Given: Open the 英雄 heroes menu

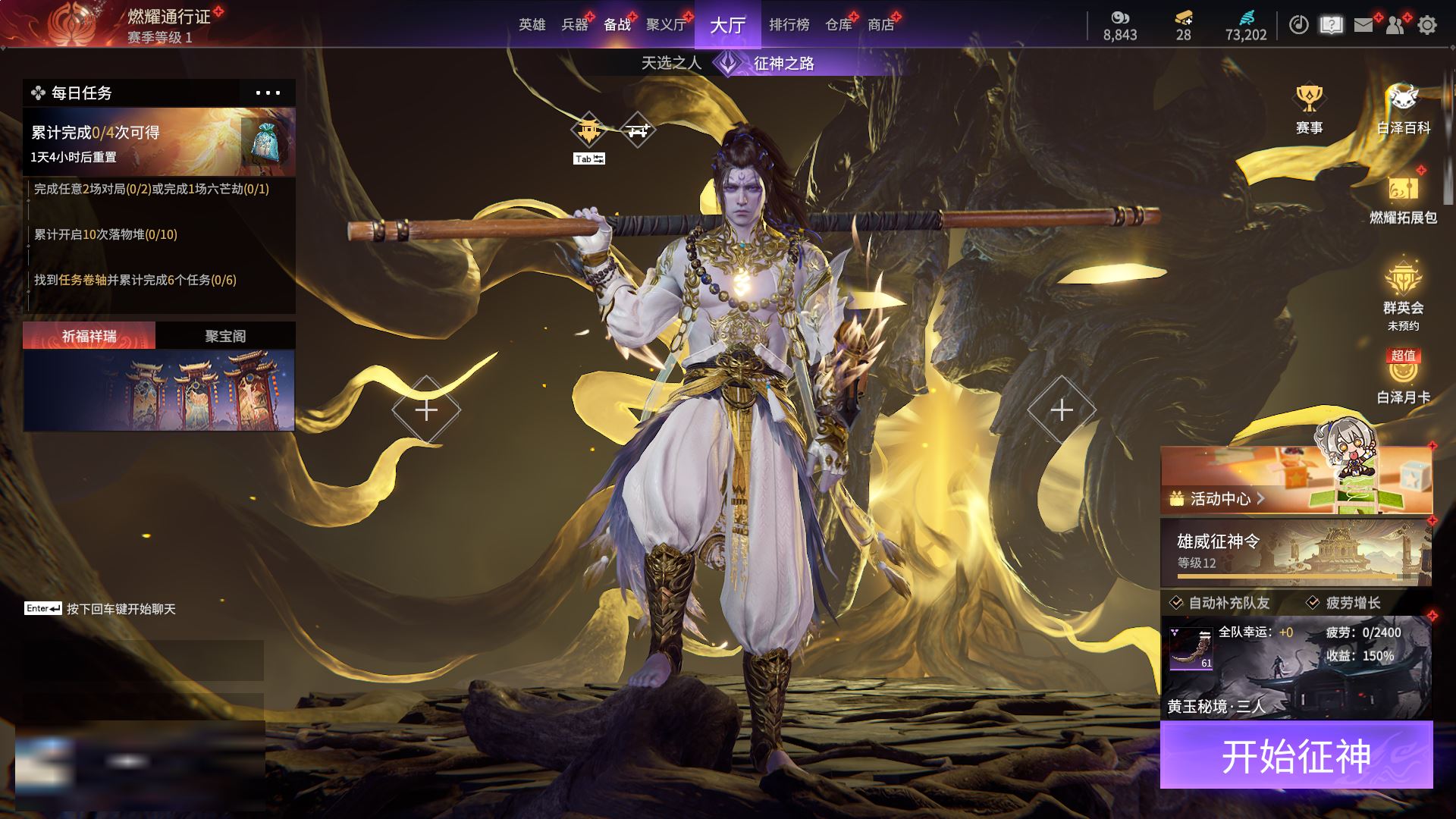Looking at the screenshot, I should click(532, 25).
